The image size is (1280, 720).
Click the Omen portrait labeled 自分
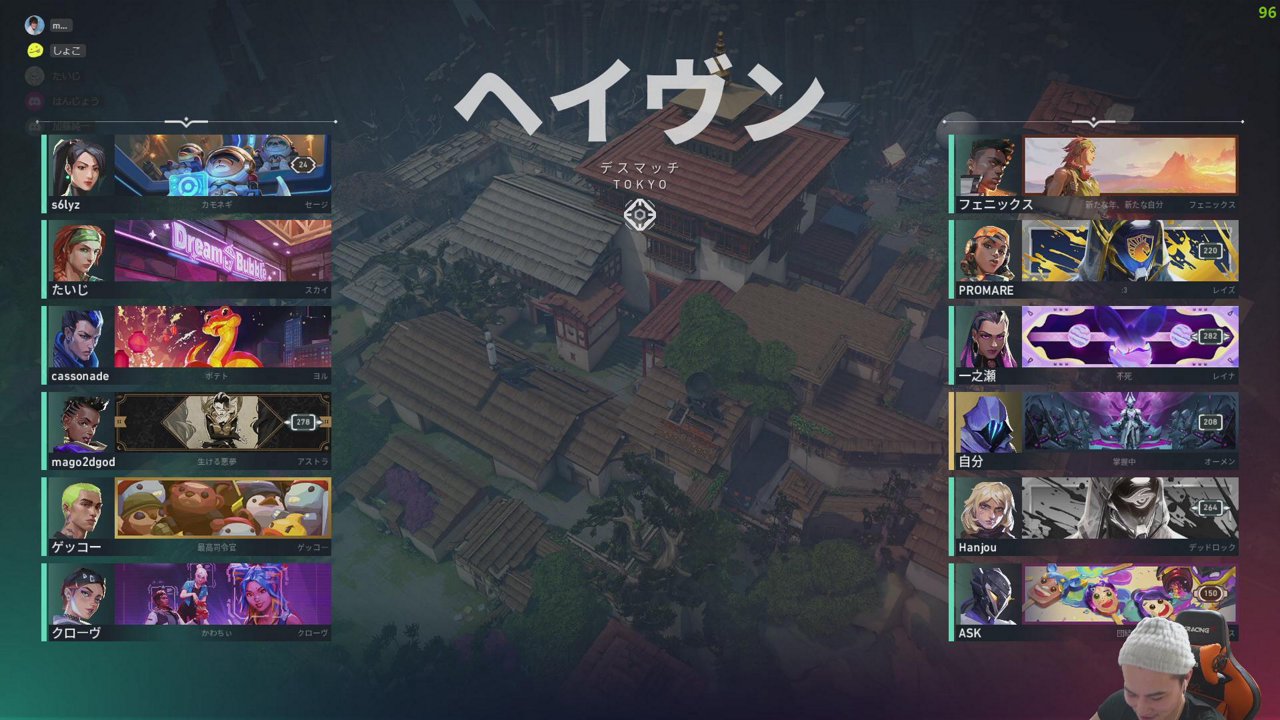point(988,424)
